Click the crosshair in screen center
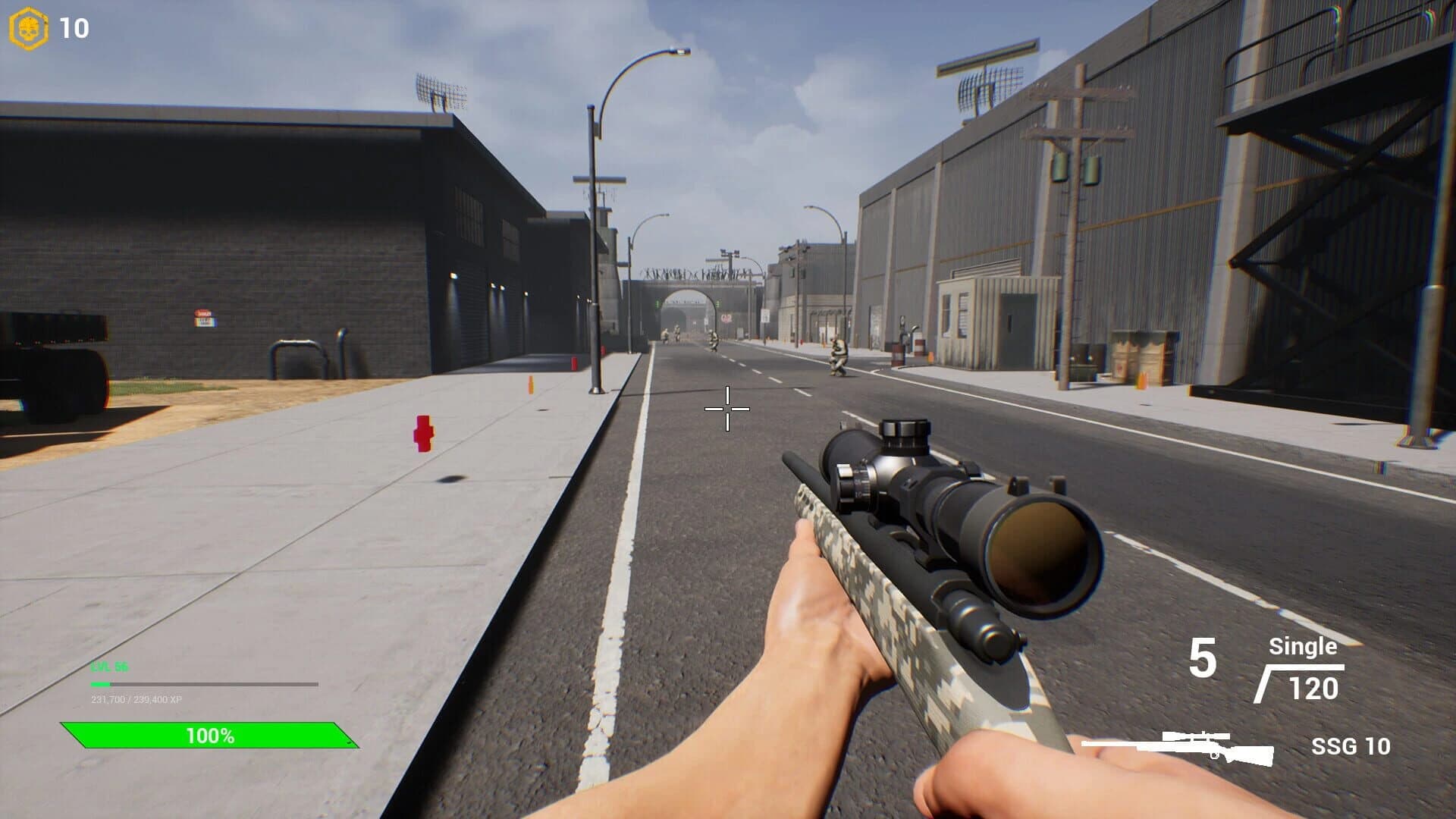 pyautogui.click(x=726, y=408)
